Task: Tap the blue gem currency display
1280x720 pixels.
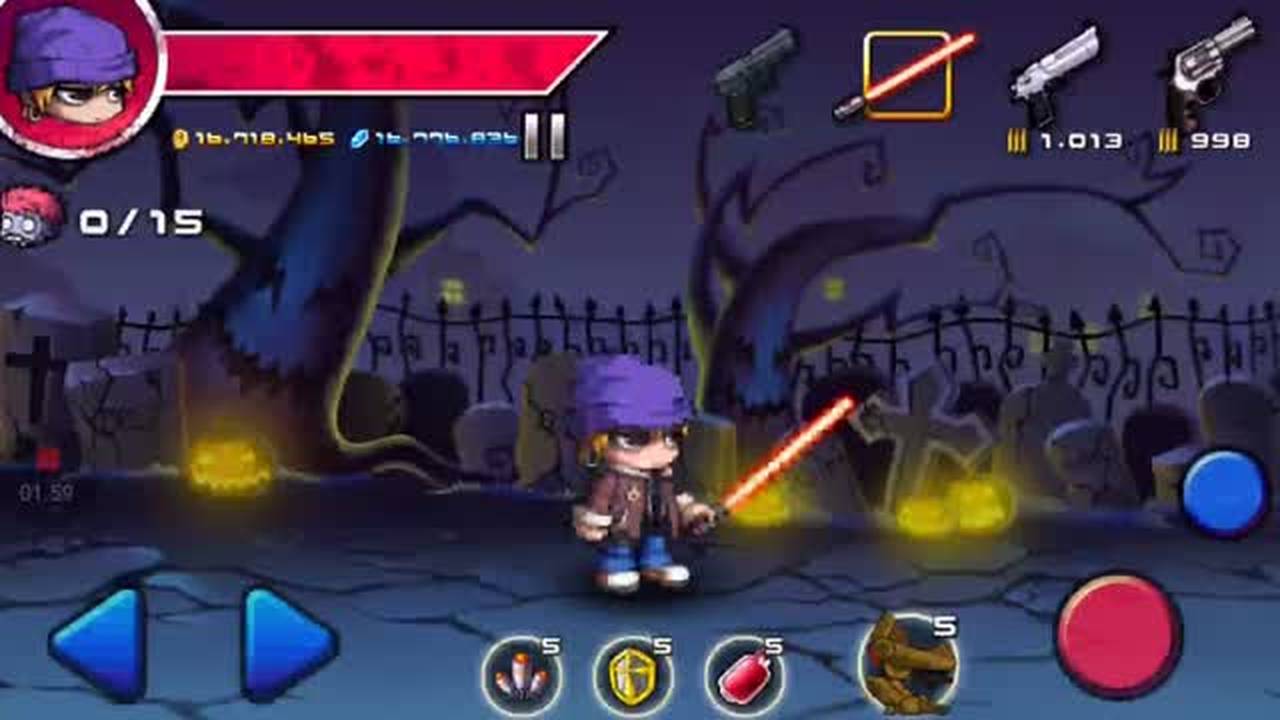Action: click(435, 135)
